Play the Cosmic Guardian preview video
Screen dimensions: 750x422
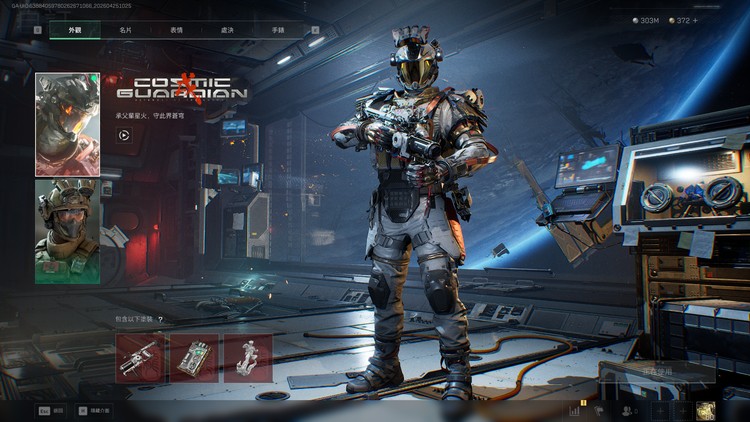[124, 135]
